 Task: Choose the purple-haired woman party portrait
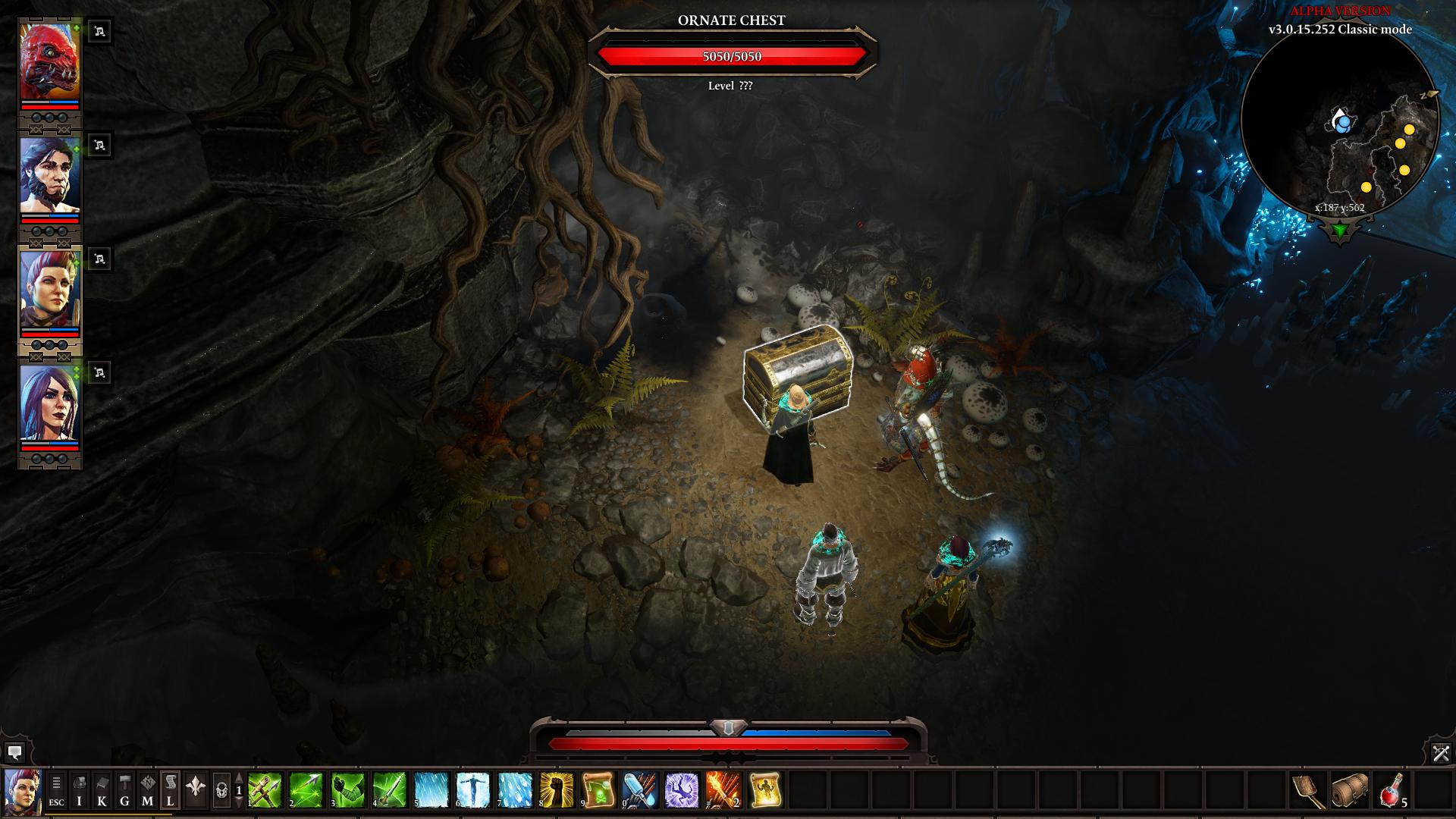(x=49, y=403)
